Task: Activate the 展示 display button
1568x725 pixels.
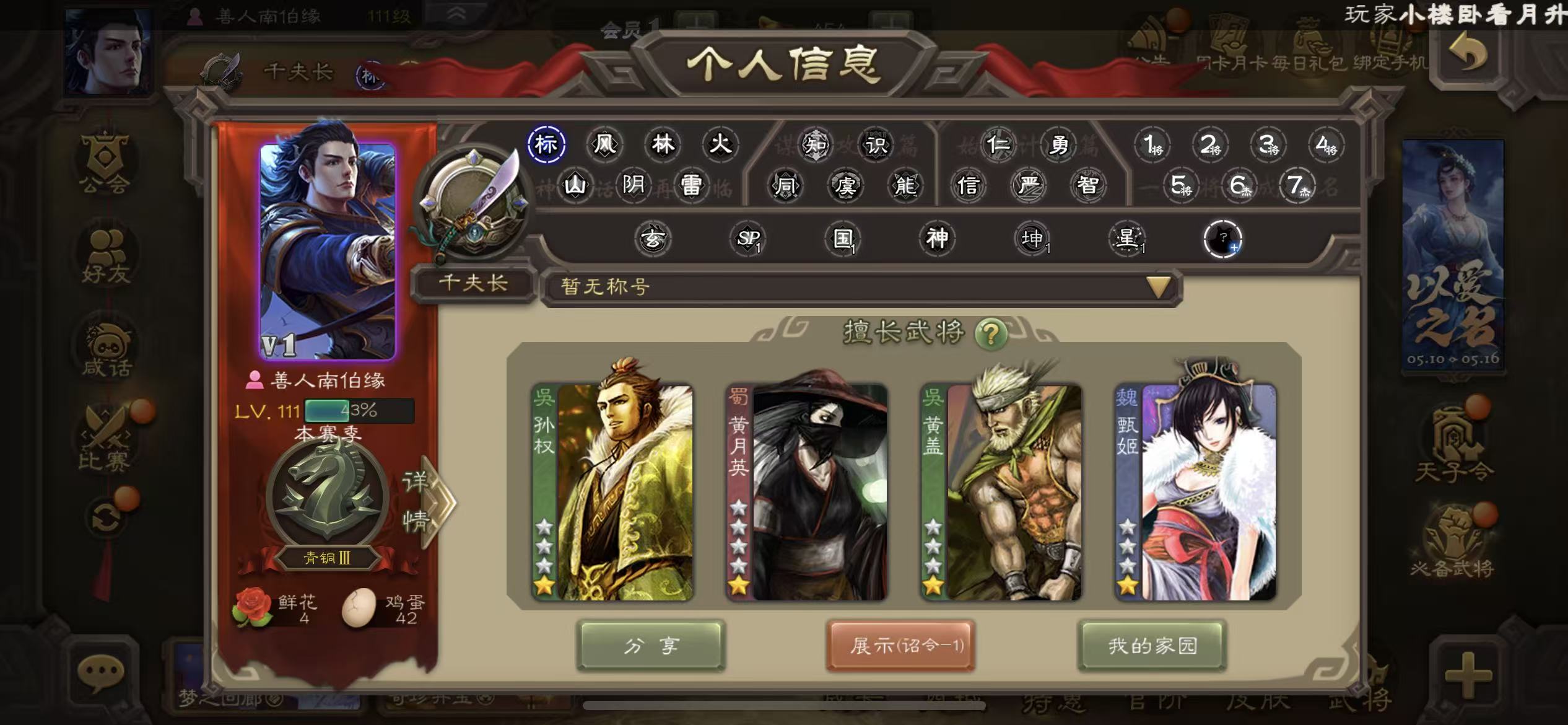Action: point(900,646)
